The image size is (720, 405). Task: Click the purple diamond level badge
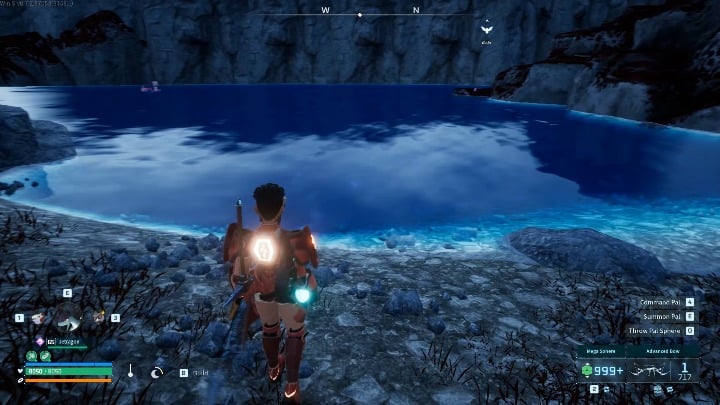[x=40, y=342]
